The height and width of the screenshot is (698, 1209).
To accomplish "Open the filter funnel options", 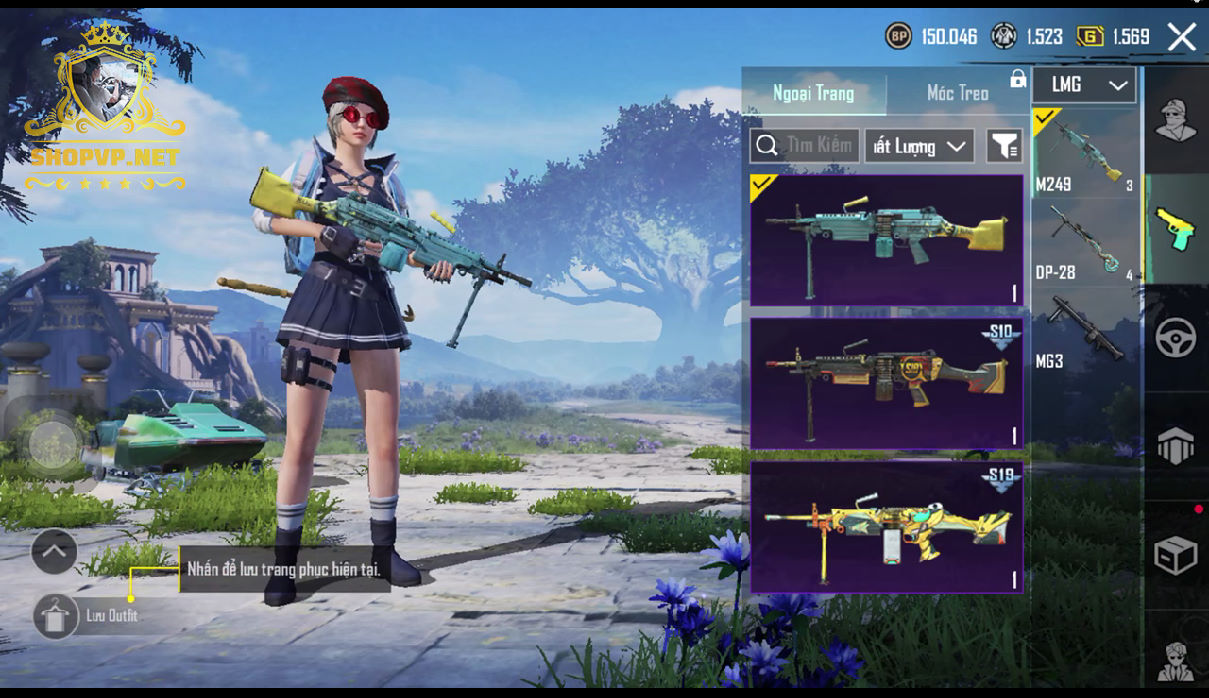I will 1004,146.
